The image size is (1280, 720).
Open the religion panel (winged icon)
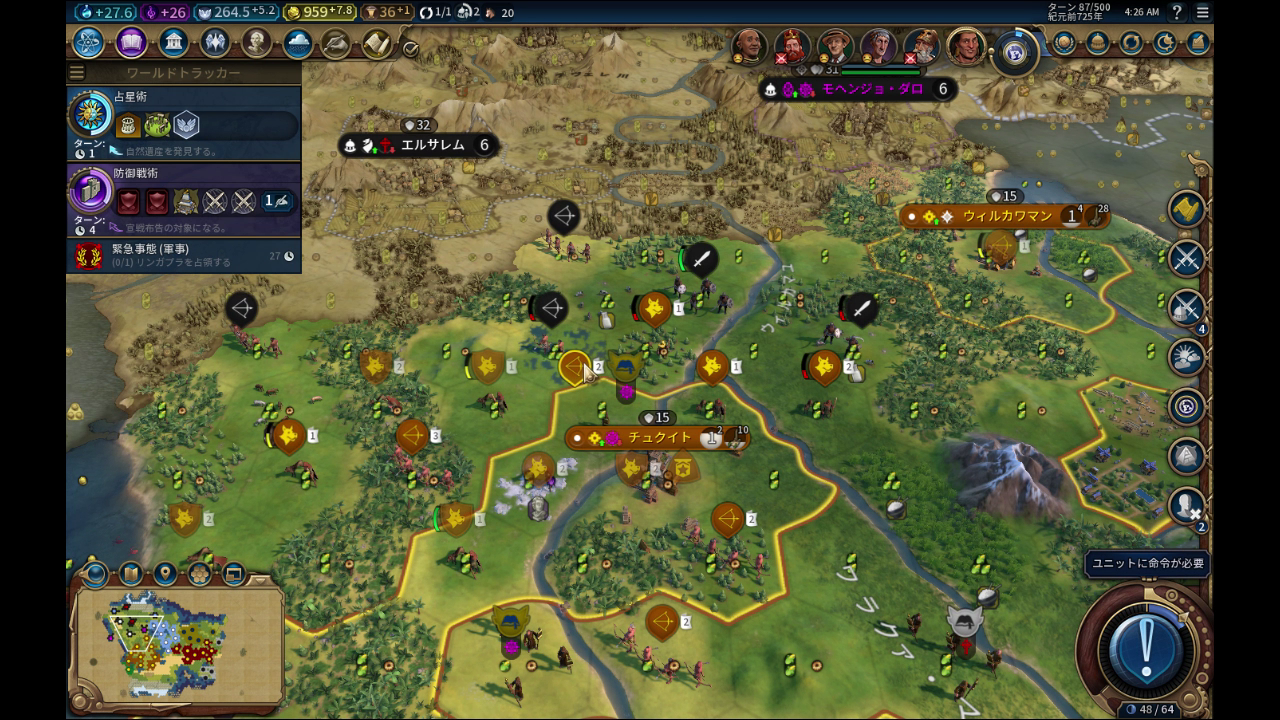pyautogui.click(x=215, y=43)
